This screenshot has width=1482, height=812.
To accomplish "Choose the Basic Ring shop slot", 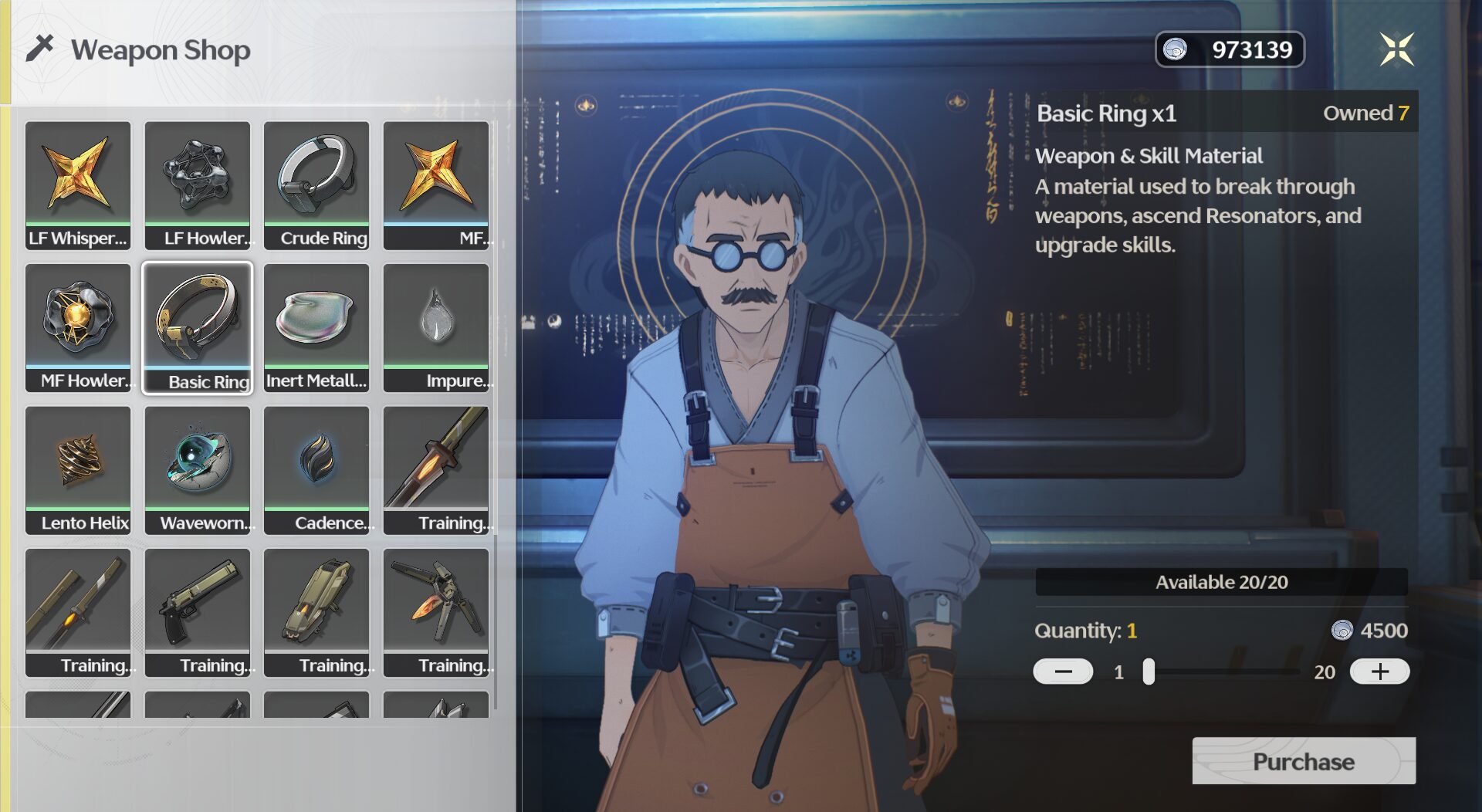I will 198,327.
